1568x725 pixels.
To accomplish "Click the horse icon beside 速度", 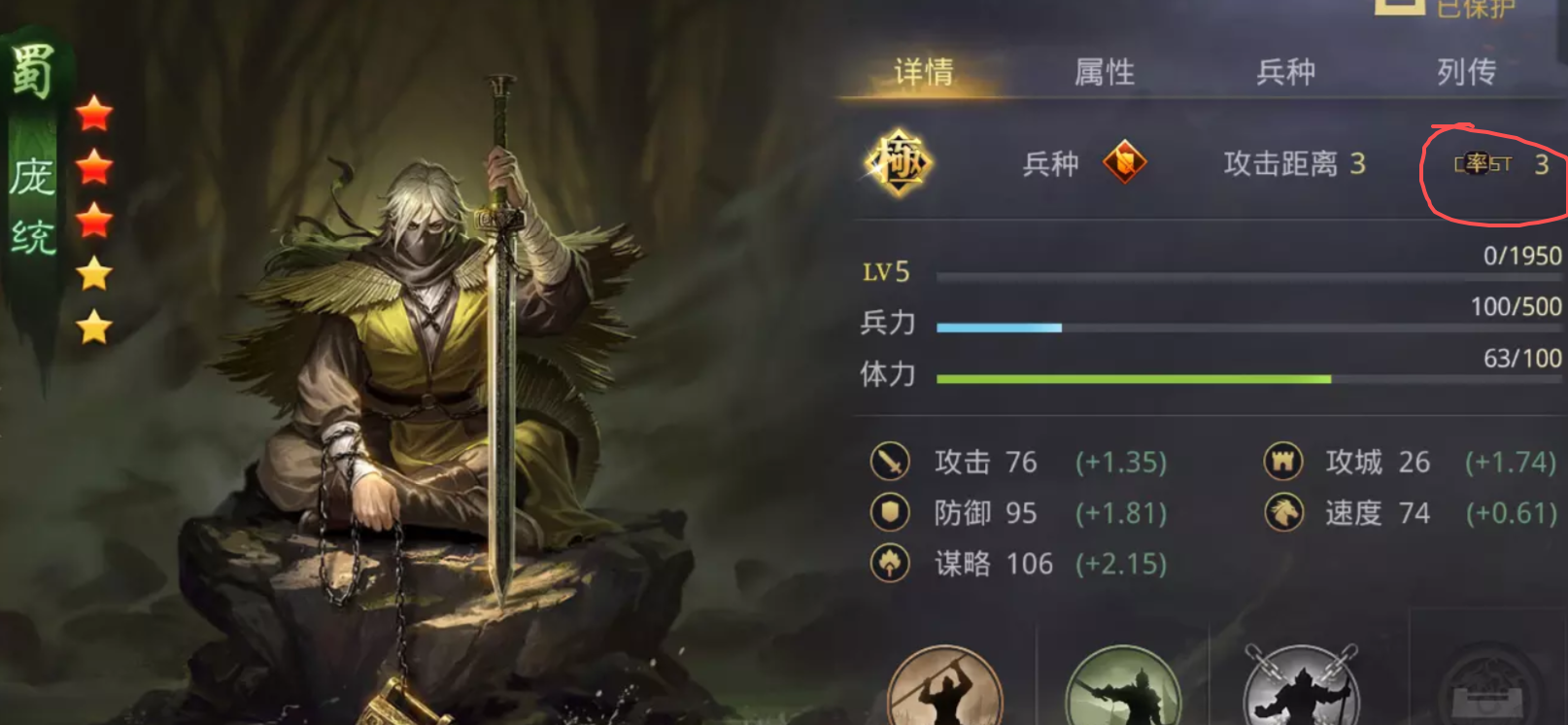I will click(x=1283, y=513).
